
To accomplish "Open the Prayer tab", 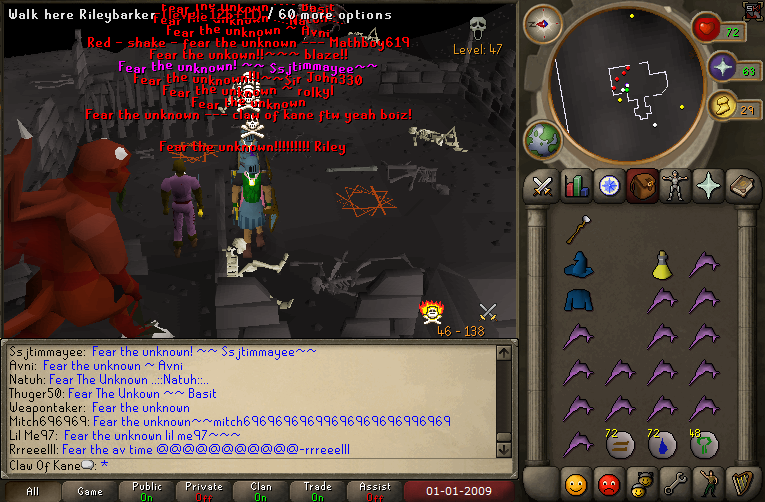I will coord(709,186).
